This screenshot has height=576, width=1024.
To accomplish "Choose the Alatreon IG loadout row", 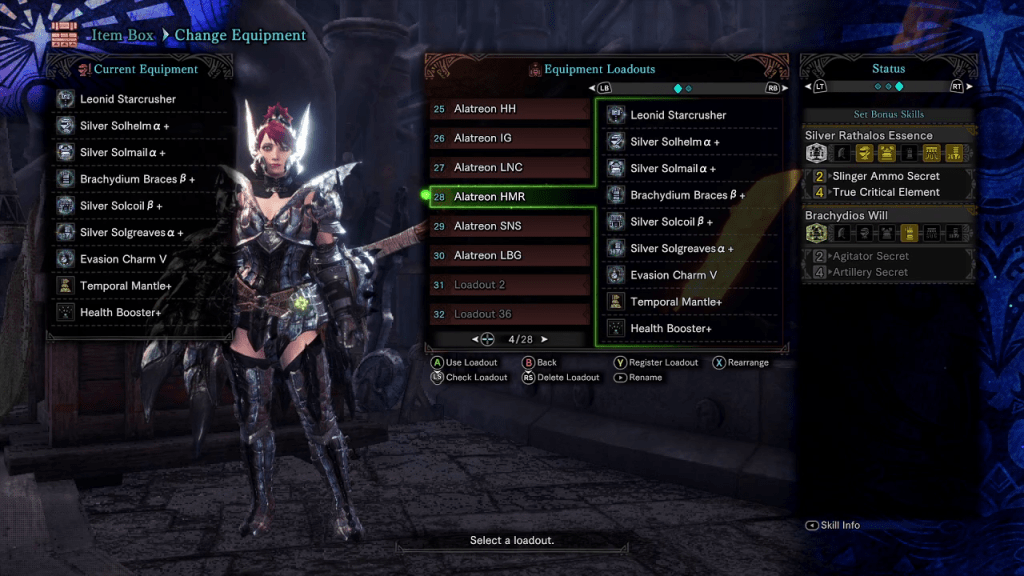I will (510, 138).
